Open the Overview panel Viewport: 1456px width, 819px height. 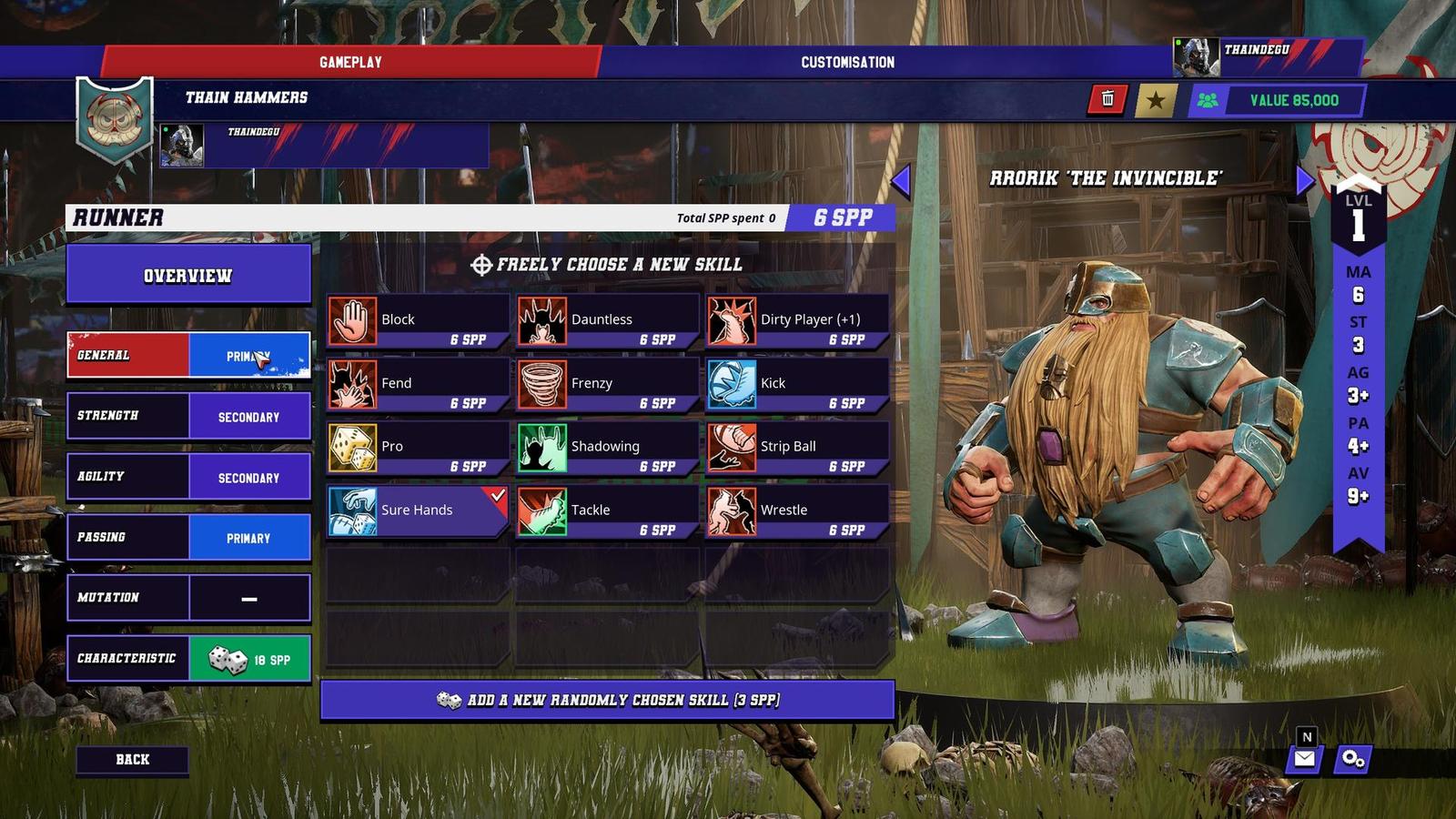click(x=188, y=275)
